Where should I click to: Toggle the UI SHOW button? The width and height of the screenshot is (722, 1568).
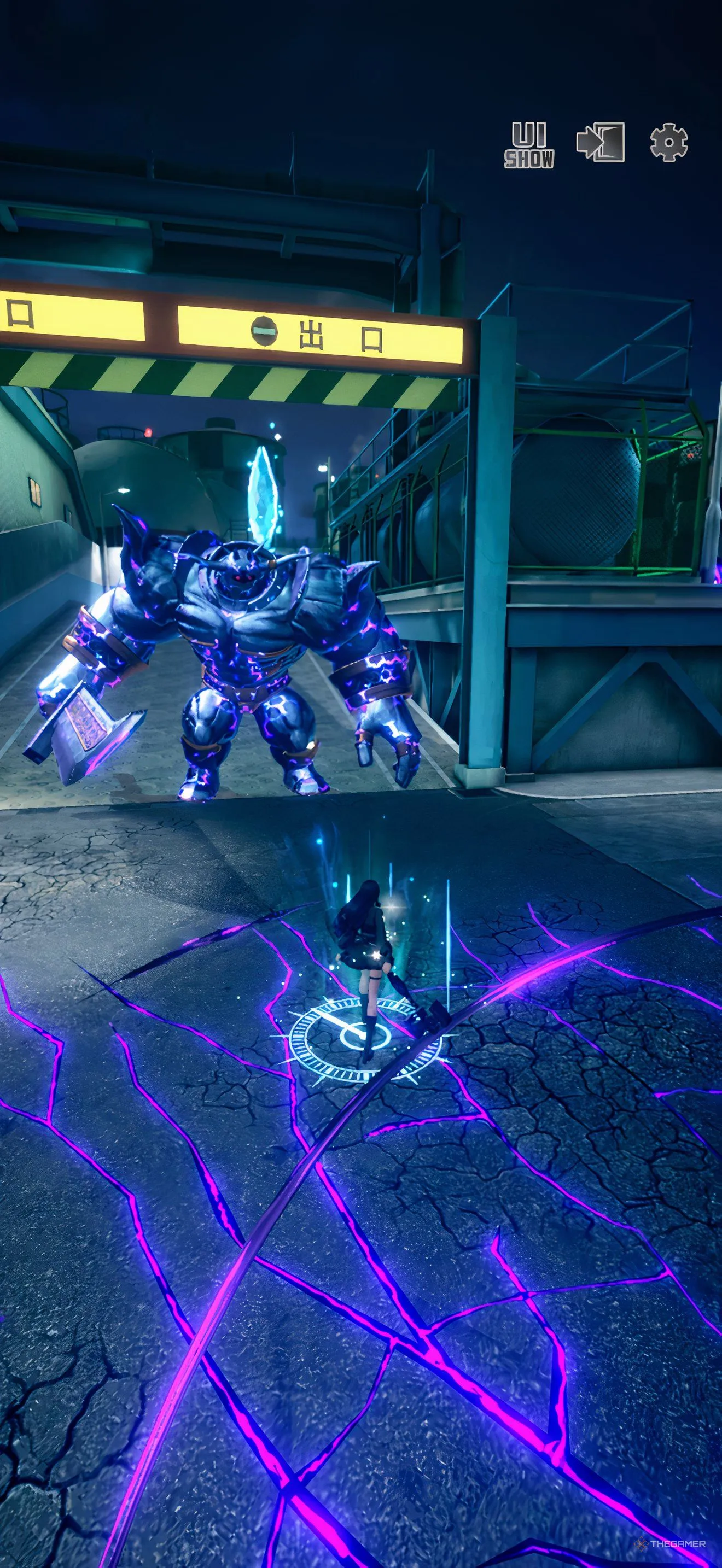point(529,145)
